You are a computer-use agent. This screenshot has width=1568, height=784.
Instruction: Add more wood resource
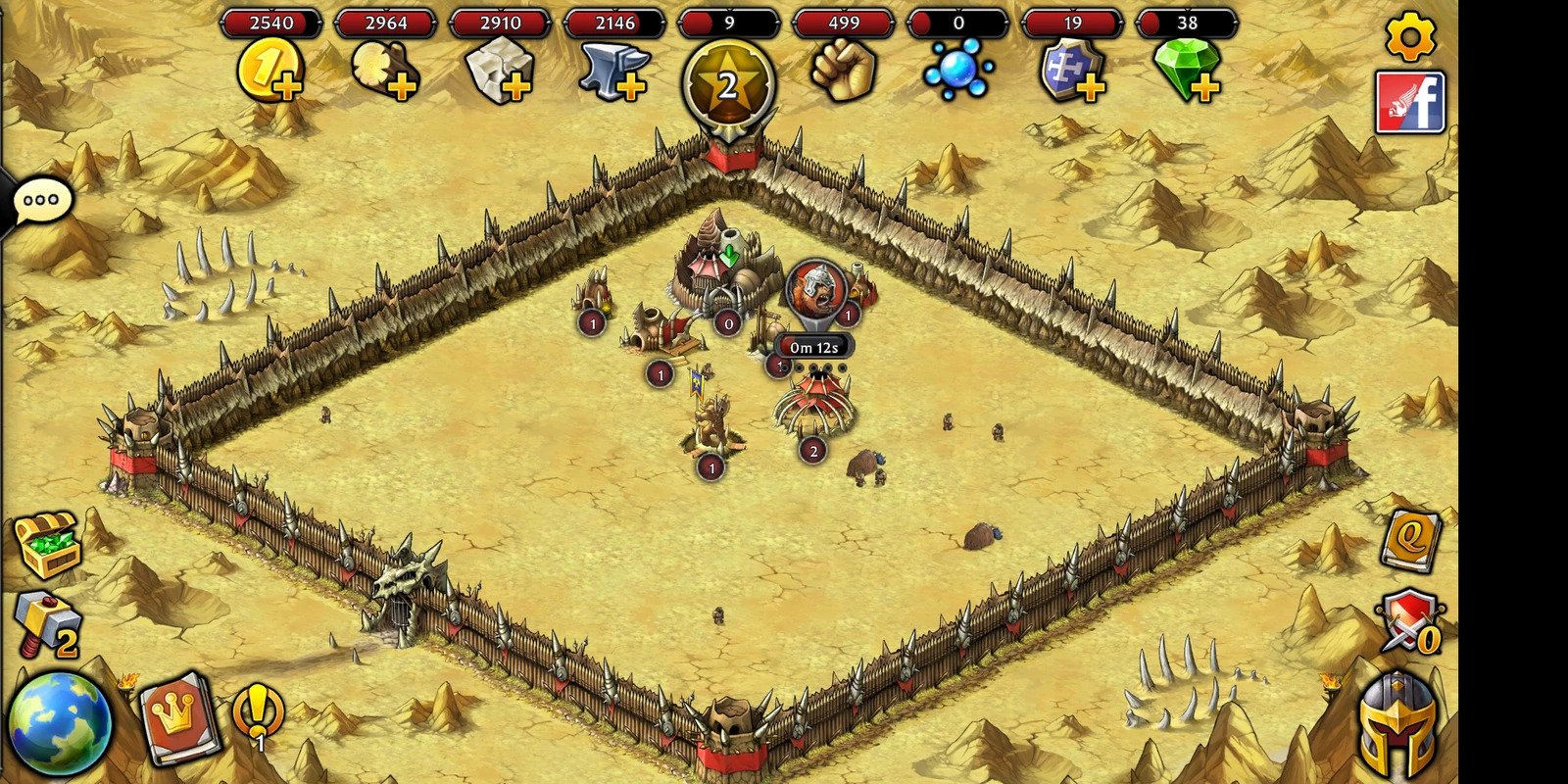[x=385, y=73]
